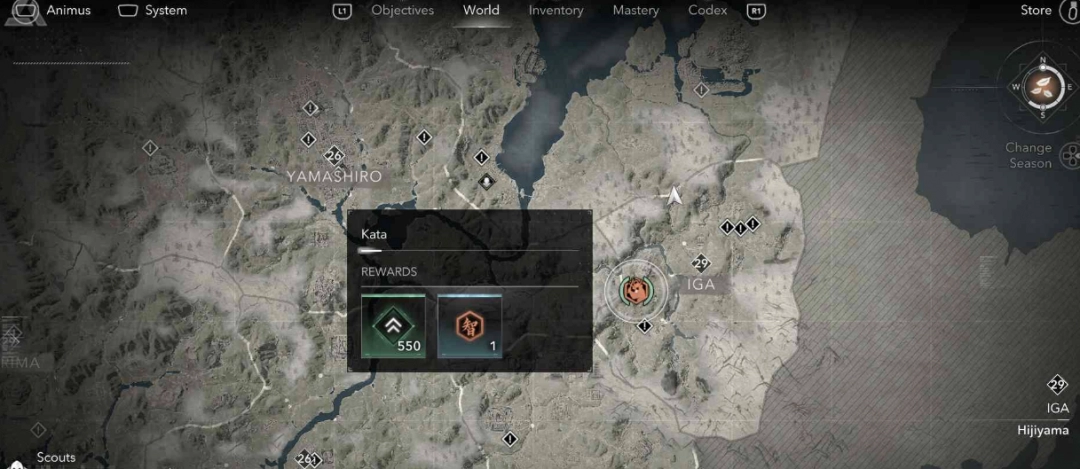Click the white player arrow marker

[x=676, y=196]
